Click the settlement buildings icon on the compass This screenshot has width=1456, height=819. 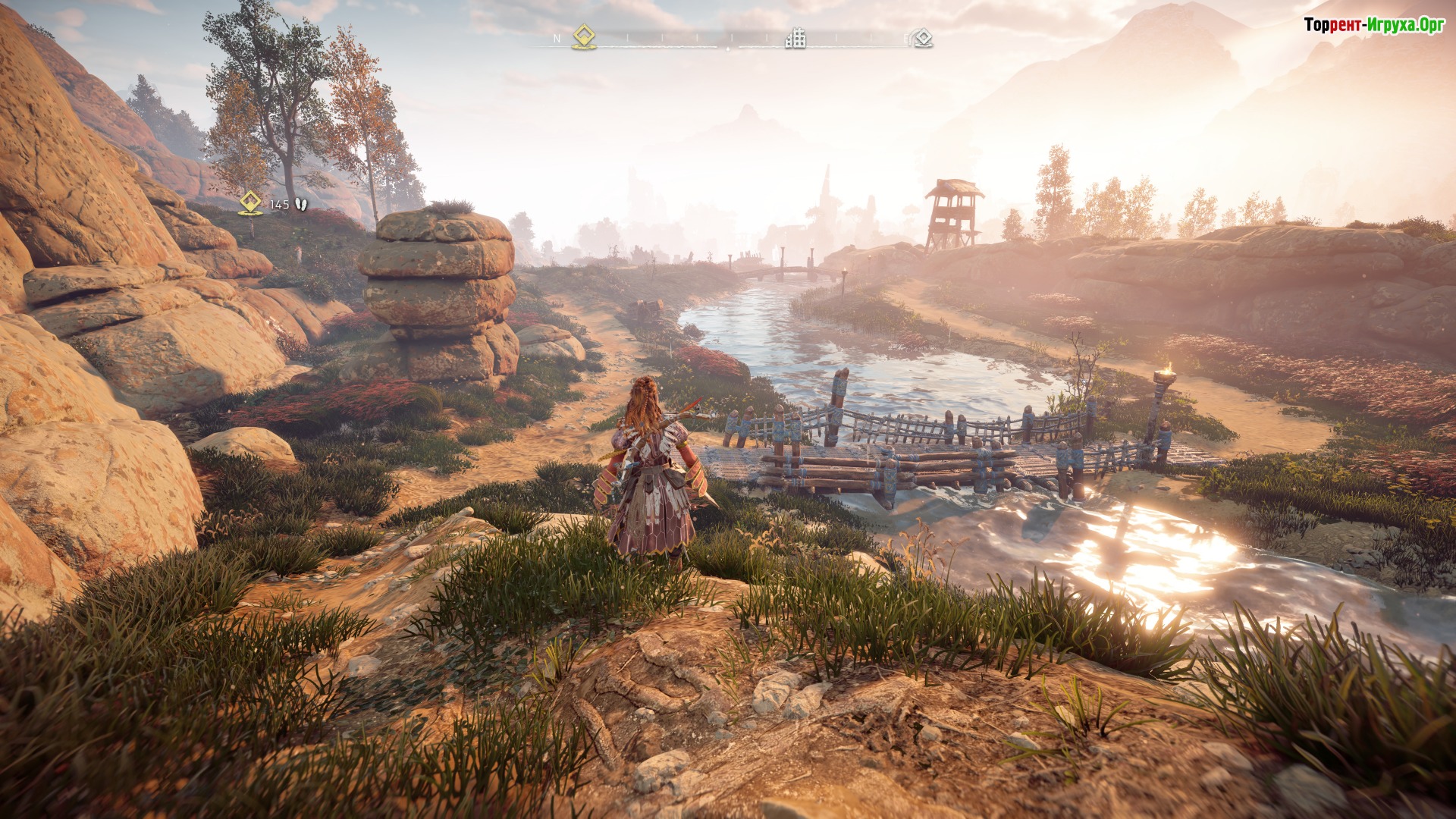[x=795, y=37]
